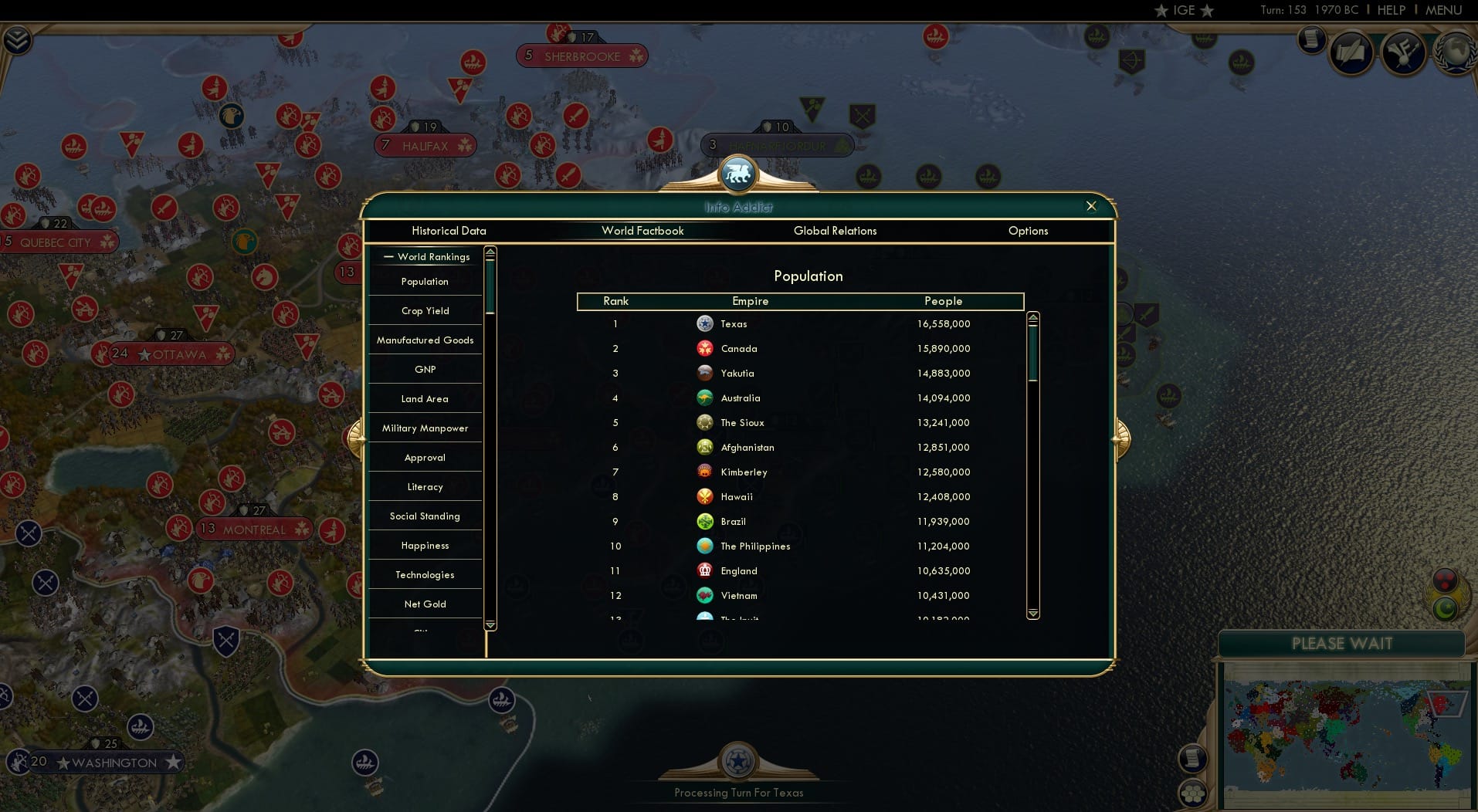Switch to the Global Relations tab
Image resolution: width=1478 pixels, height=812 pixels.
coord(835,231)
